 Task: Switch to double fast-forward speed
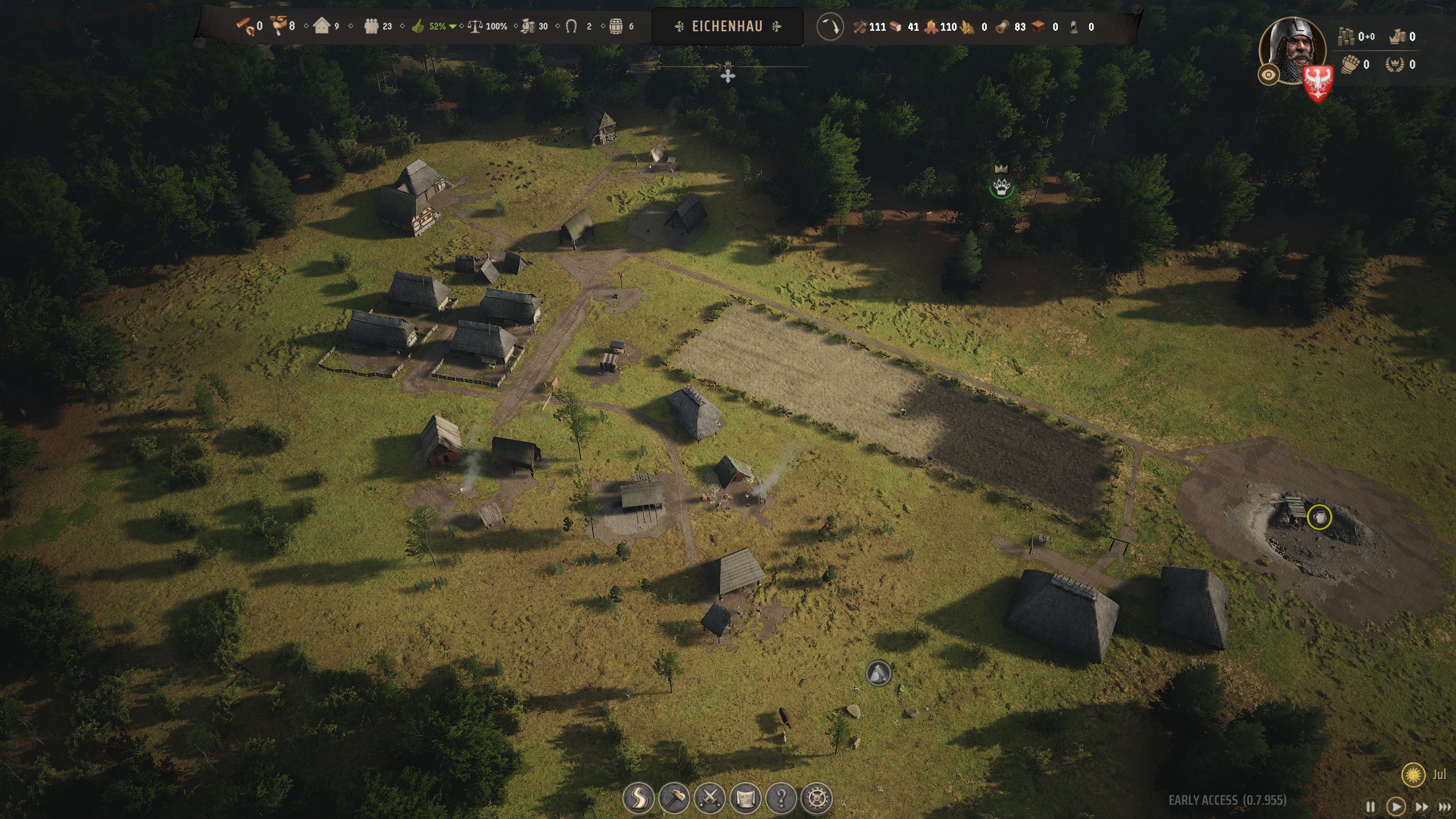click(x=1421, y=806)
